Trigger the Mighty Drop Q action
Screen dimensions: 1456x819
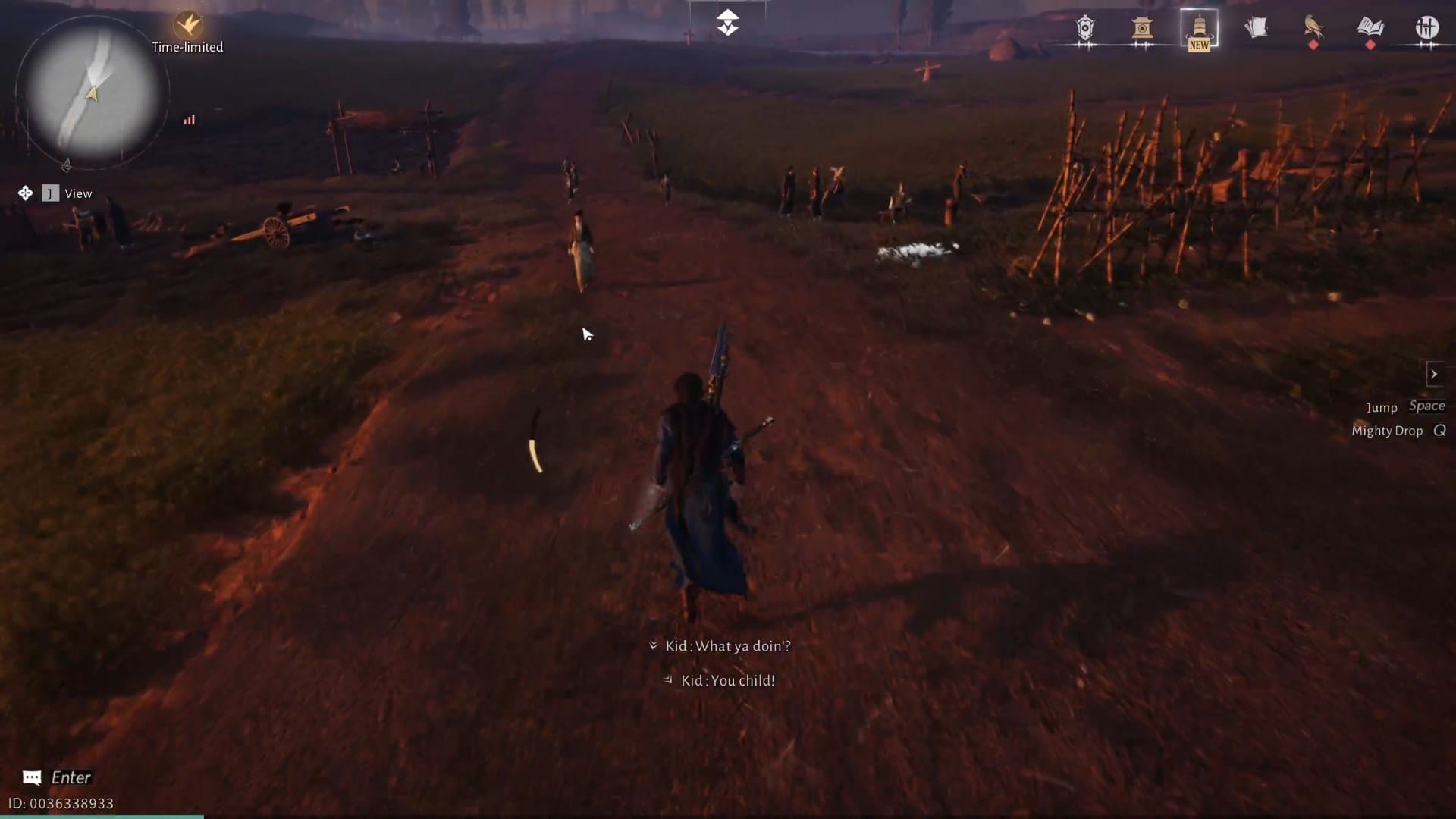click(1399, 431)
